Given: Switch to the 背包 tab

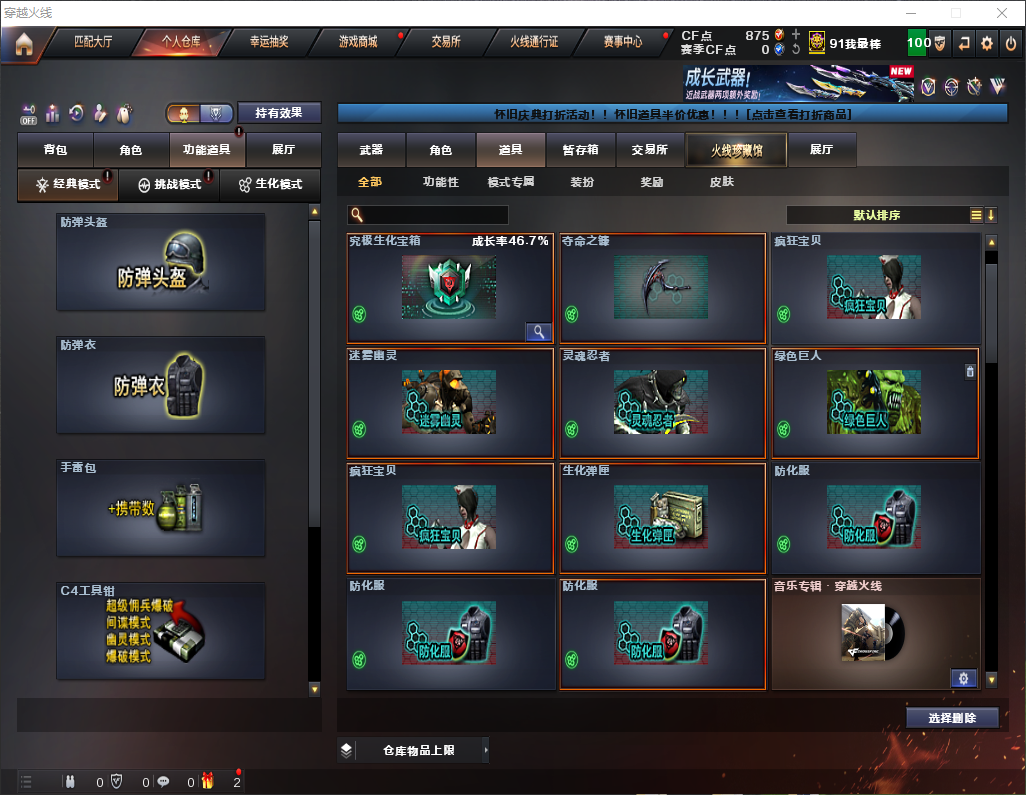Looking at the screenshot, I should point(56,150).
